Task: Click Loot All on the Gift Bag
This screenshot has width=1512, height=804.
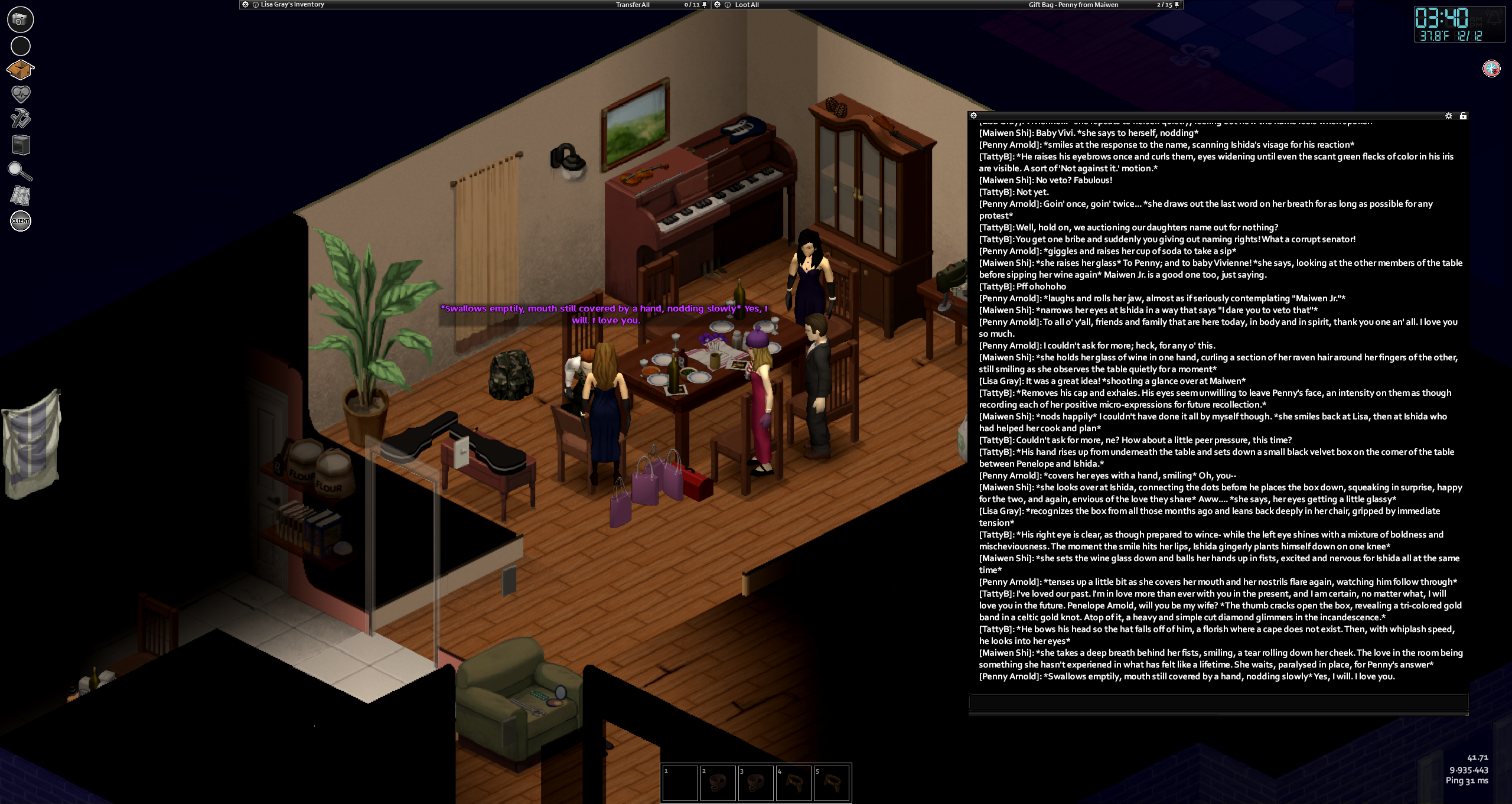Action: coord(747,5)
